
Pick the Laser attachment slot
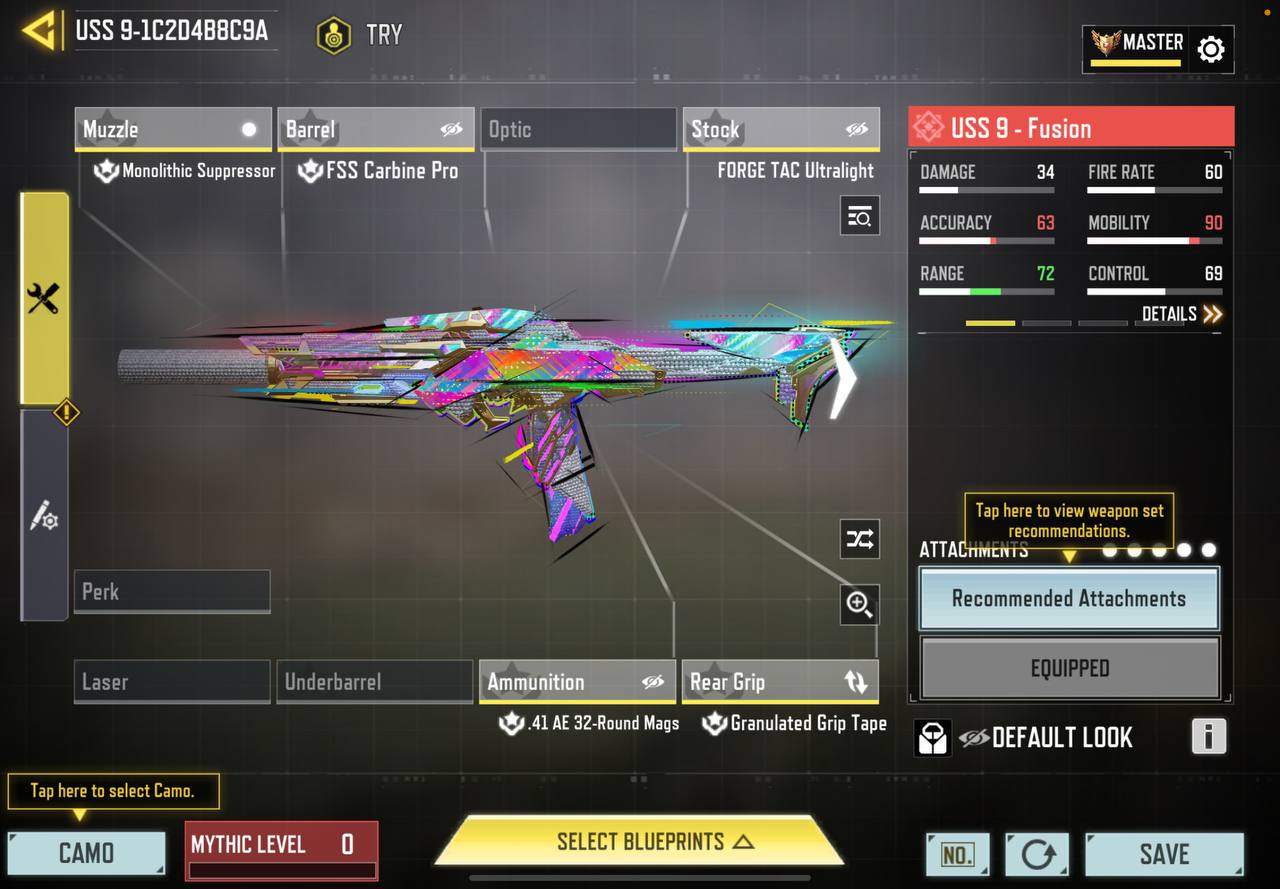point(172,682)
